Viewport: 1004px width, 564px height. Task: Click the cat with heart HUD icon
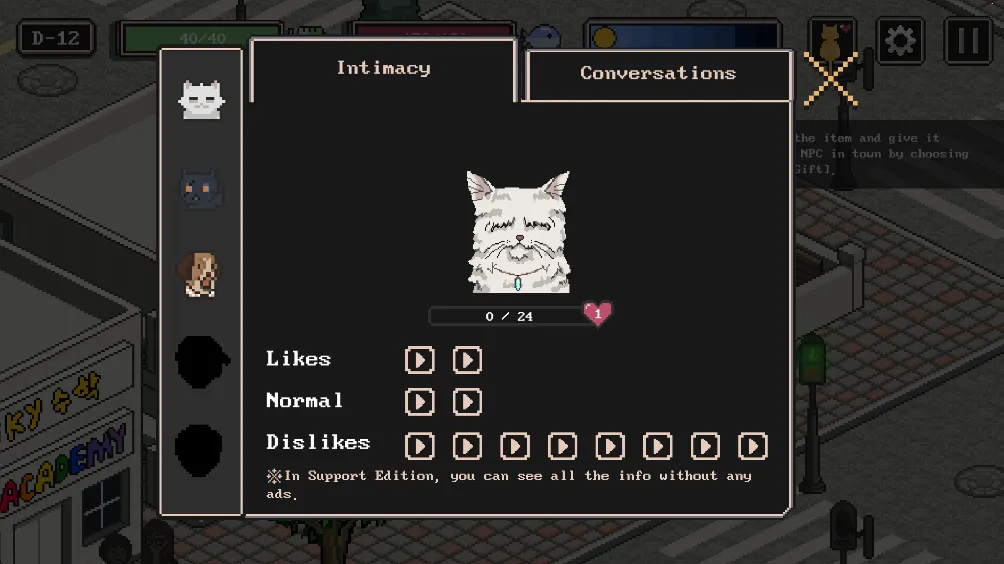click(x=831, y=41)
